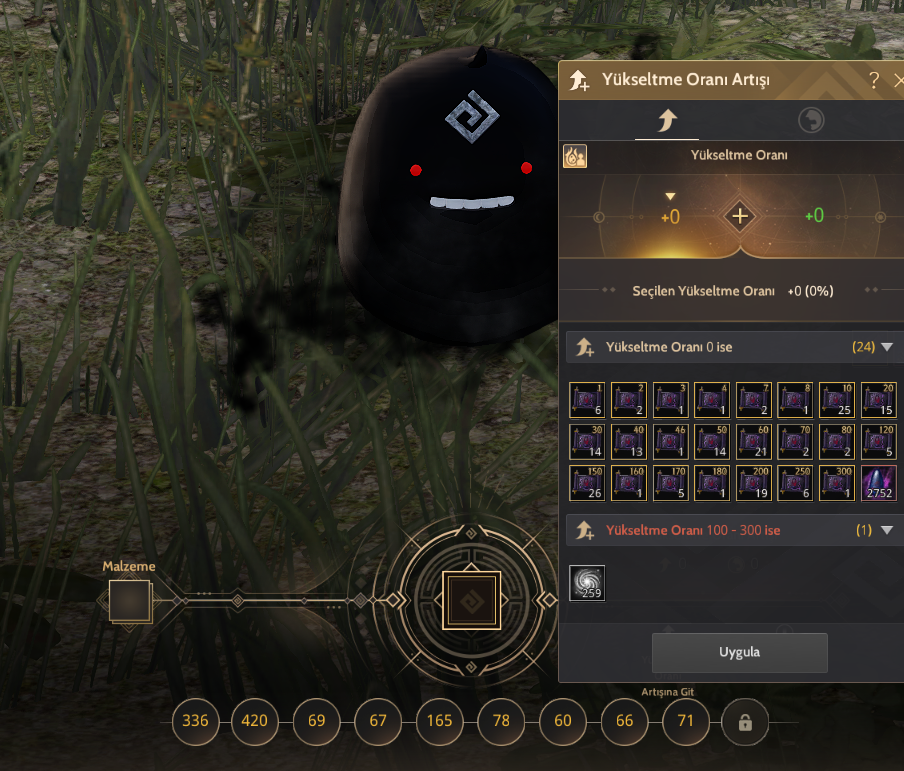Select the grey swirl item with 259 count
The width and height of the screenshot is (904, 771).
587,583
